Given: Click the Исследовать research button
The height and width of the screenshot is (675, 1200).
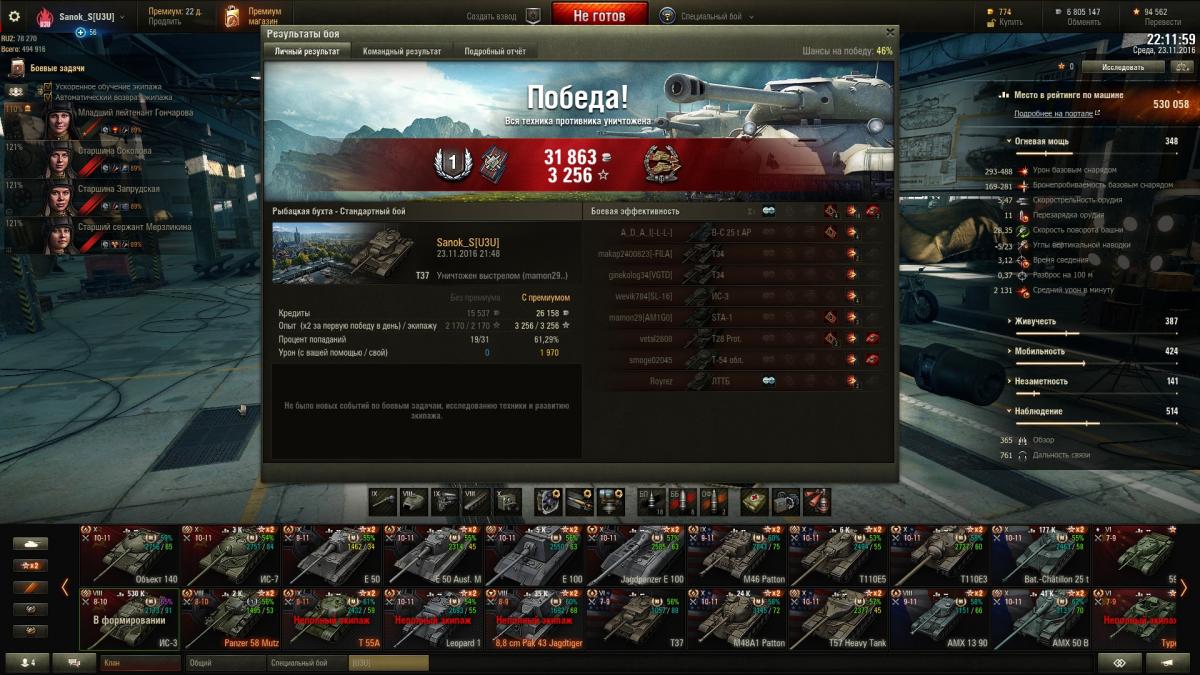Looking at the screenshot, I should [1123, 67].
